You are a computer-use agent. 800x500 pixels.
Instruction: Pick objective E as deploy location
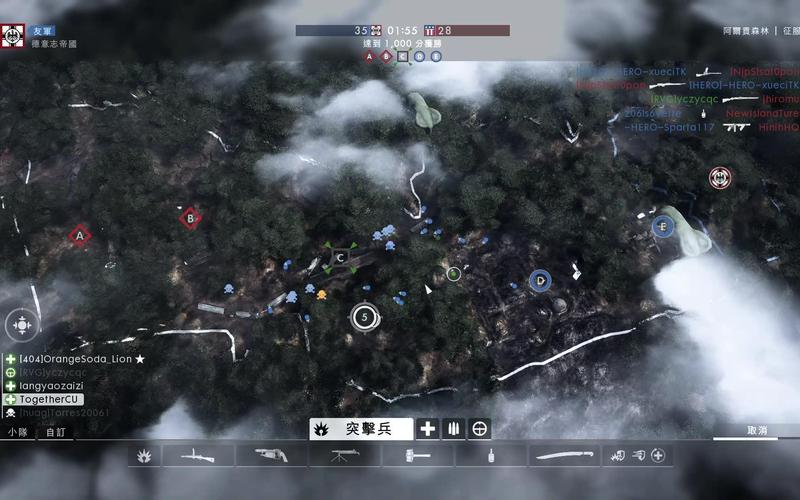coord(661,226)
